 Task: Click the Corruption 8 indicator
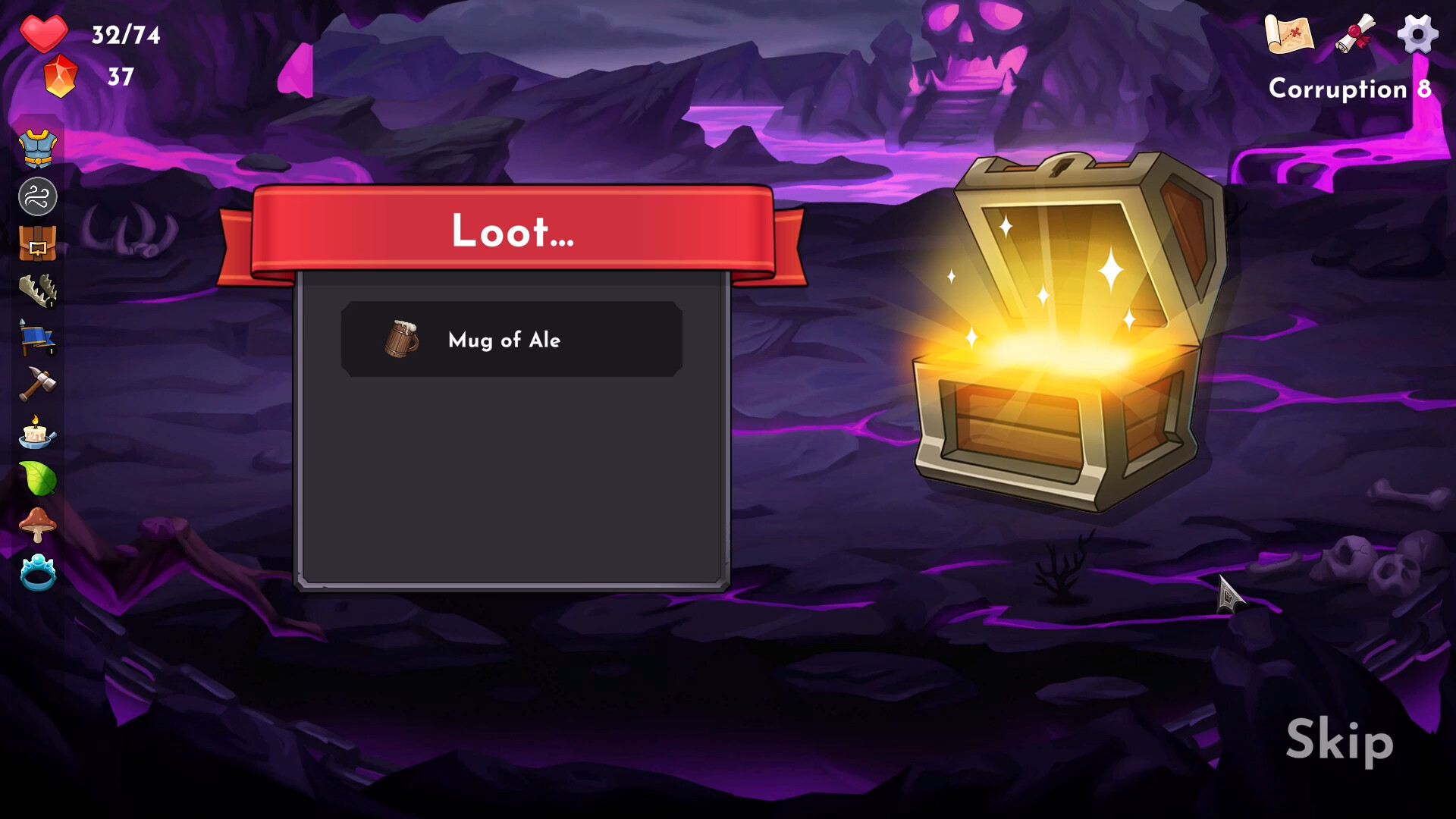(x=1351, y=89)
